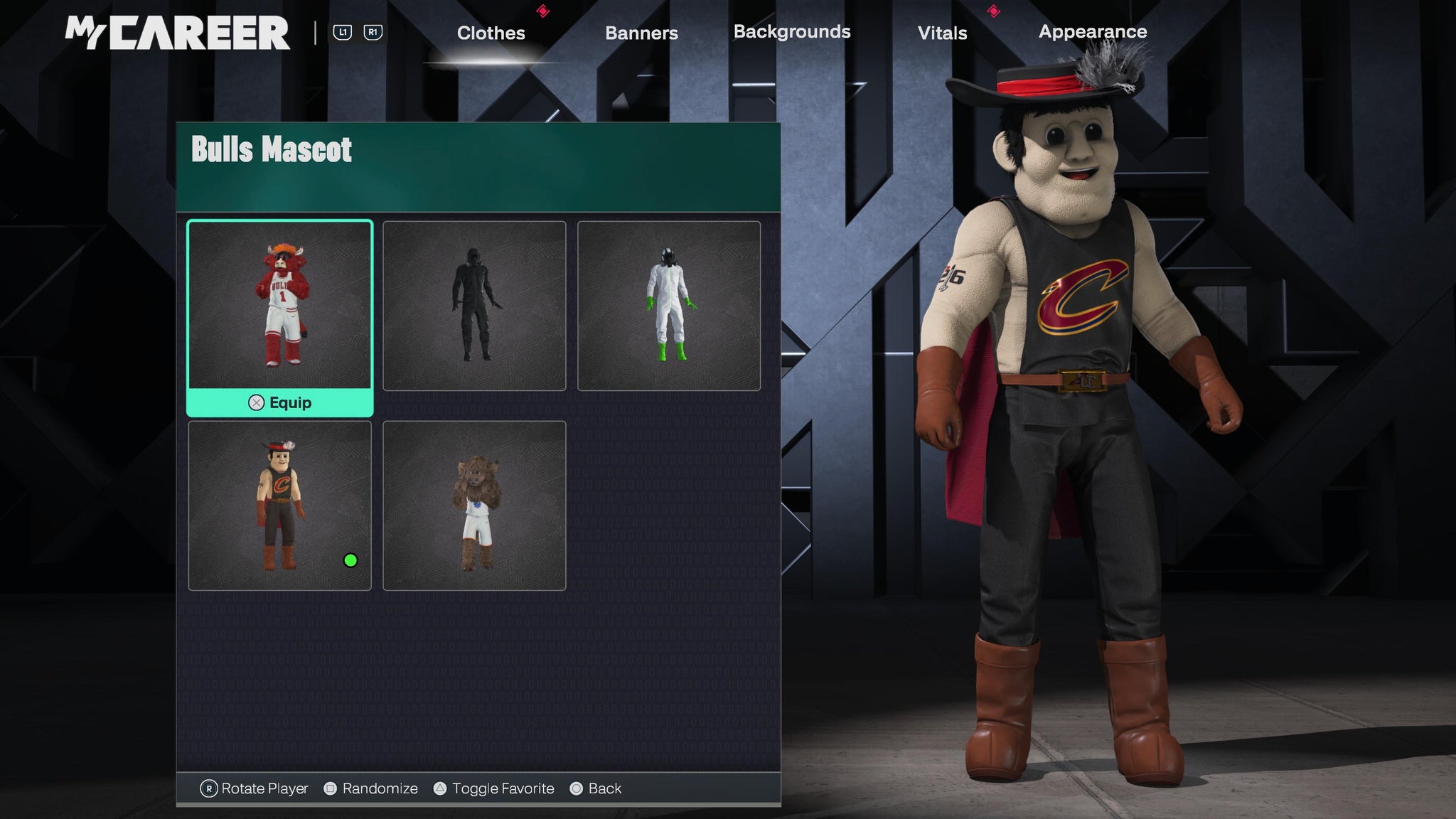Toggle Favorite for this outfit

coord(494,788)
